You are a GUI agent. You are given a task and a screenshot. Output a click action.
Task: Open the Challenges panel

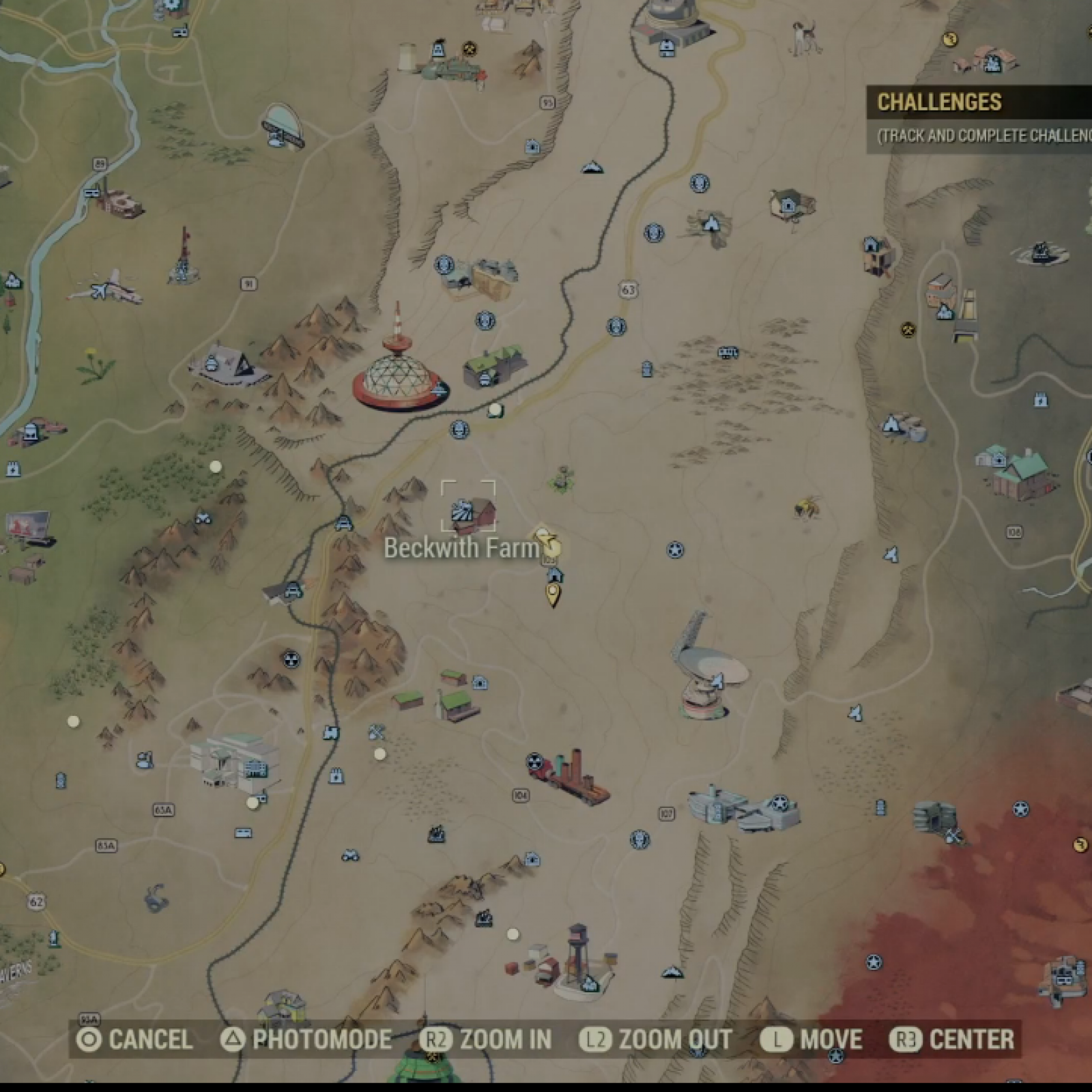(939, 102)
